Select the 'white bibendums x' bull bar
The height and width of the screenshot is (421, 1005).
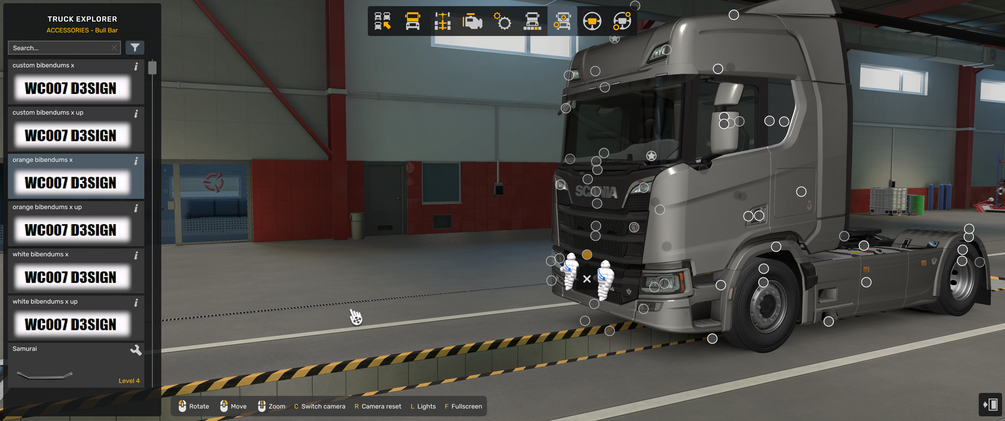71,276
